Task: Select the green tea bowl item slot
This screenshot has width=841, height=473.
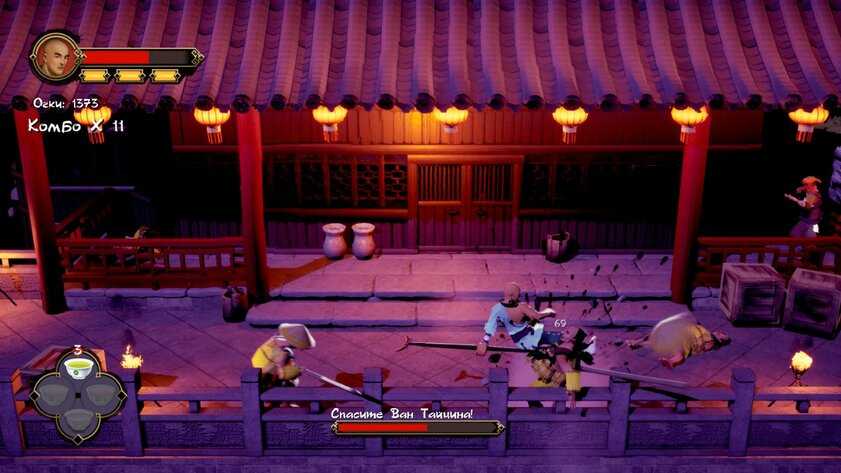Action: click(x=77, y=370)
